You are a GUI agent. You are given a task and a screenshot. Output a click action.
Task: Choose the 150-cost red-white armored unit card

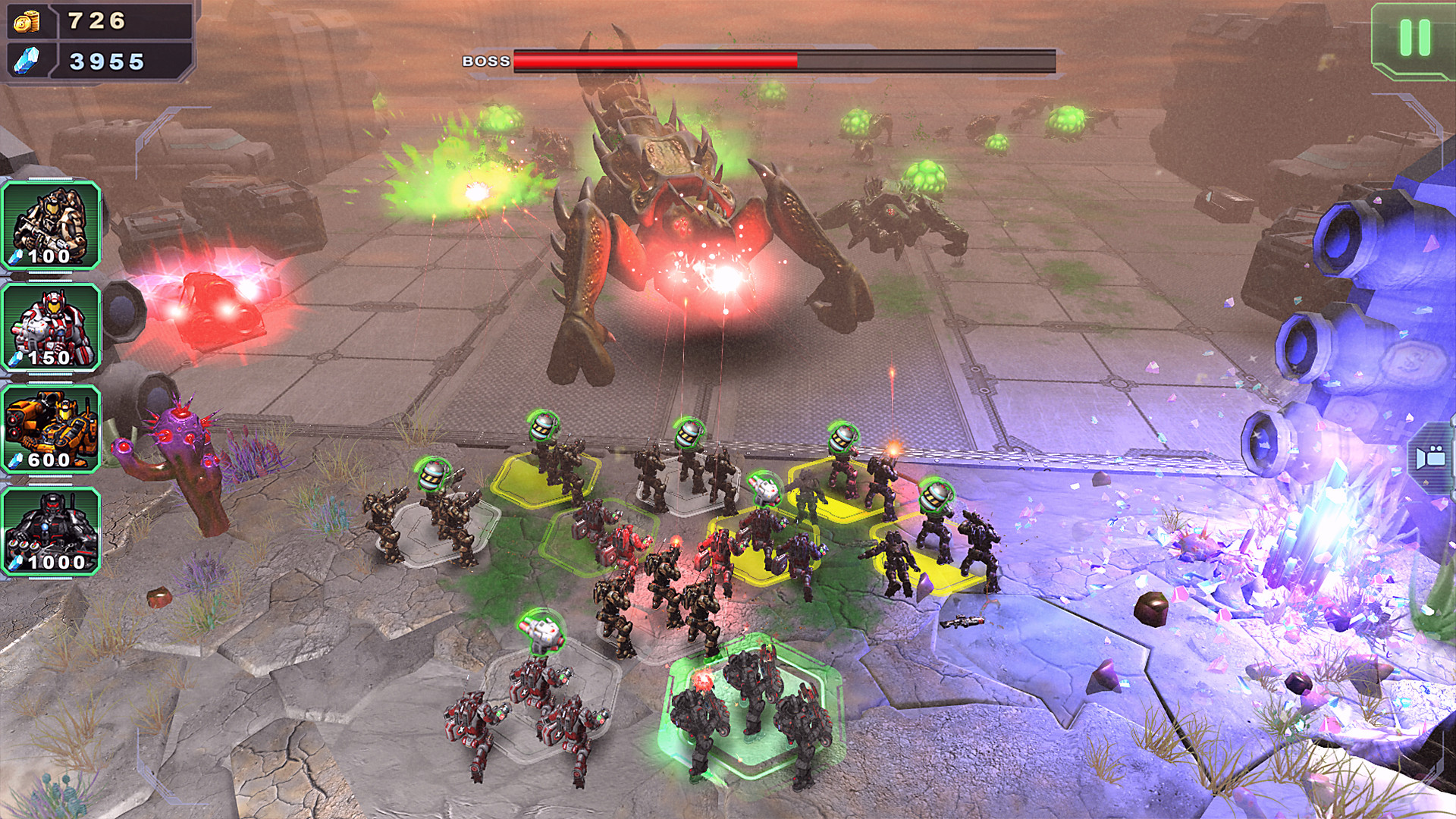click(51, 328)
